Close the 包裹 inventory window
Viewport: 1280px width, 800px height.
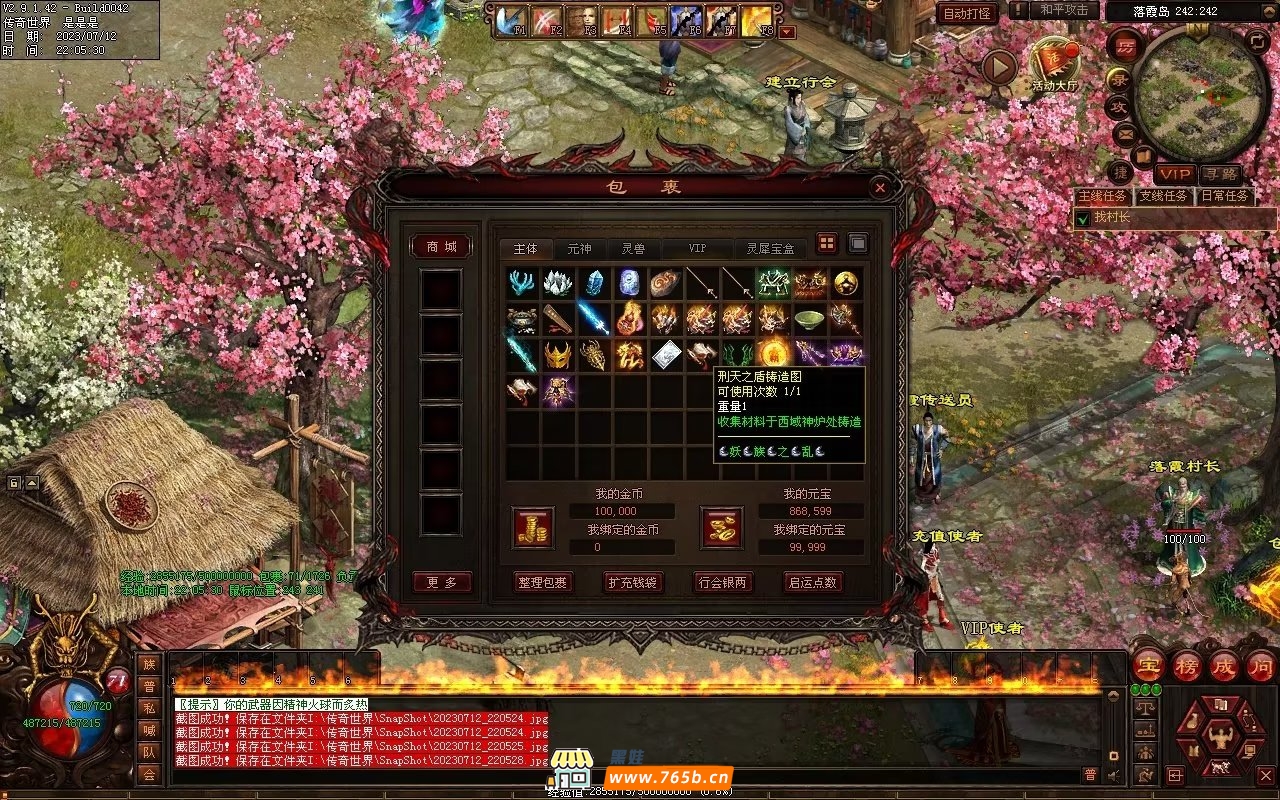pos(879,187)
